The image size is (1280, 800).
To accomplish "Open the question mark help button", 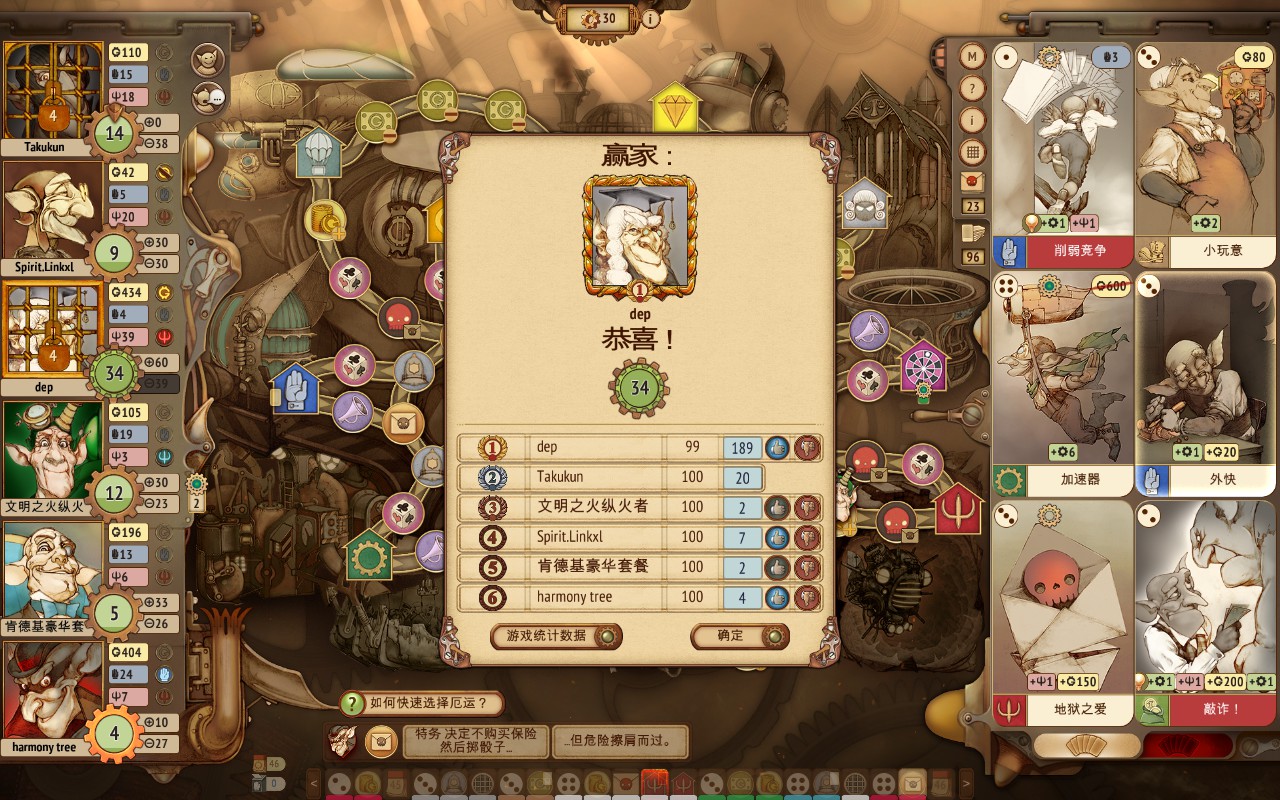I will 972,89.
